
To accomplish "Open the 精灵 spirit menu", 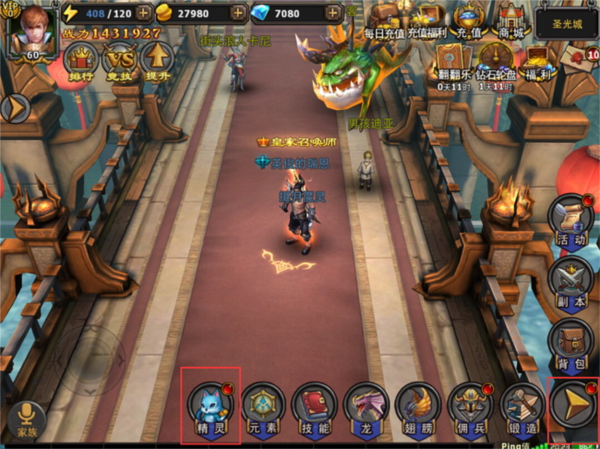I will (210, 404).
